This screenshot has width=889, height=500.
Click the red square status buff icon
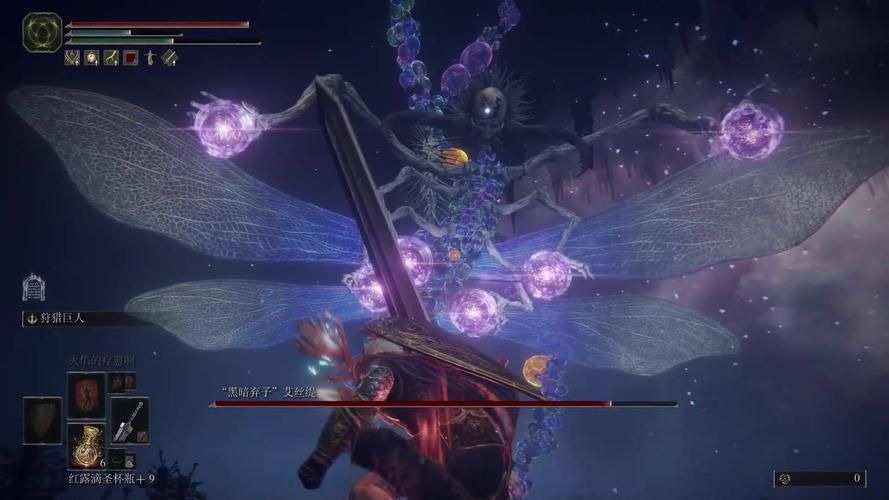(x=130, y=58)
